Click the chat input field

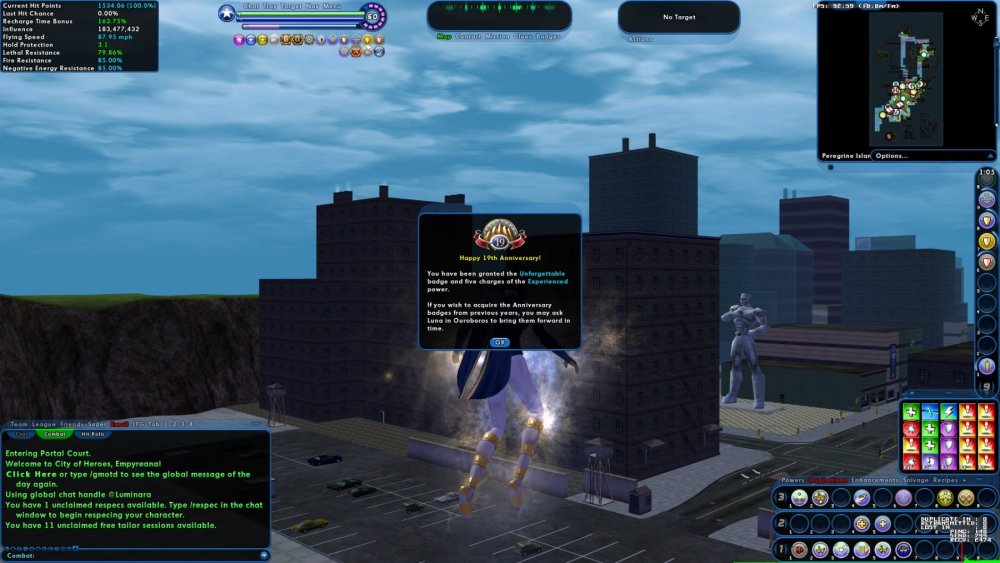coord(140,555)
